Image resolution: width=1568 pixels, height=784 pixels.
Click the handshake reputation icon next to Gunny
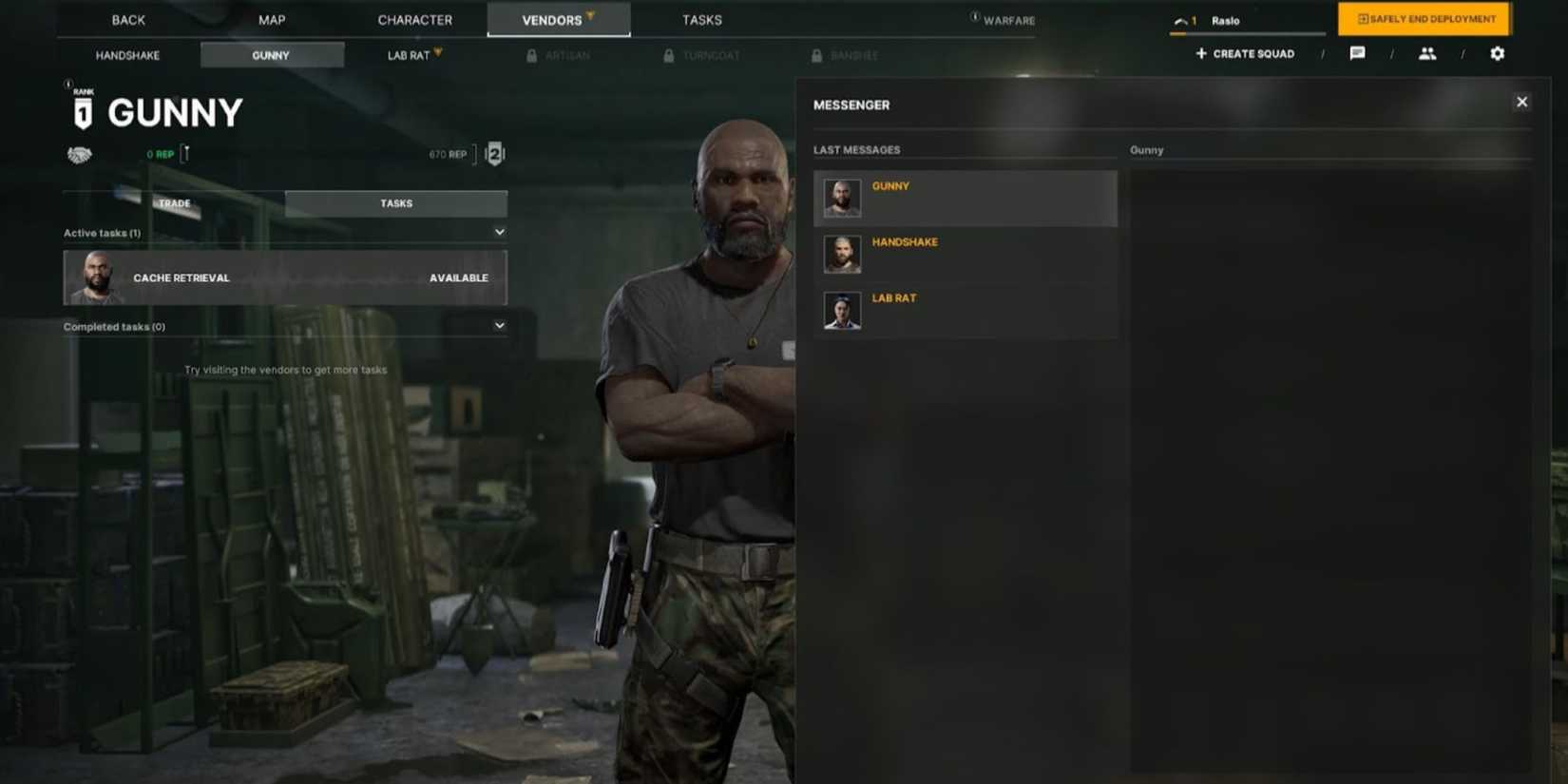click(79, 153)
